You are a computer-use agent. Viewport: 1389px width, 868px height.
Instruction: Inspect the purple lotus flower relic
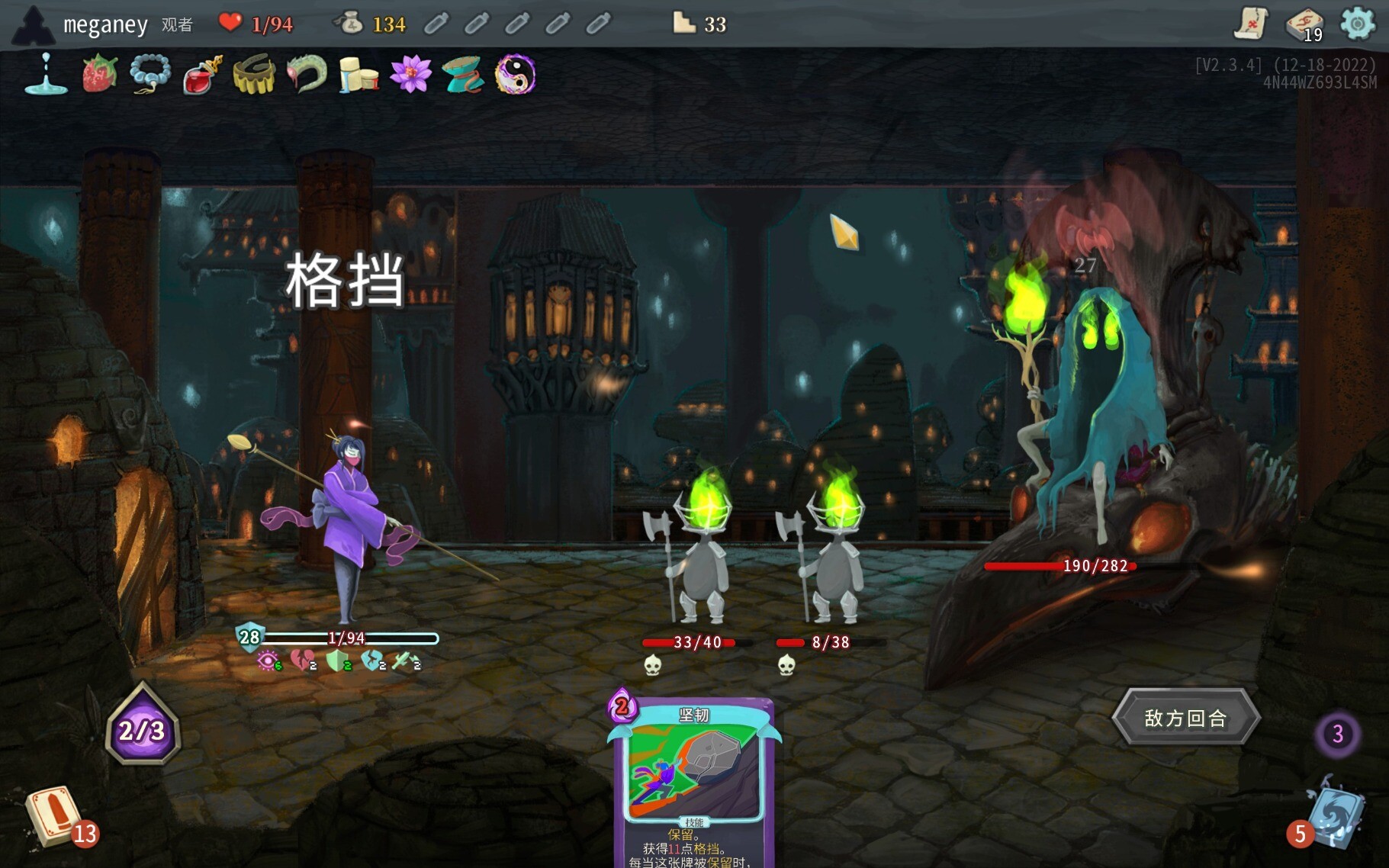[410, 75]
